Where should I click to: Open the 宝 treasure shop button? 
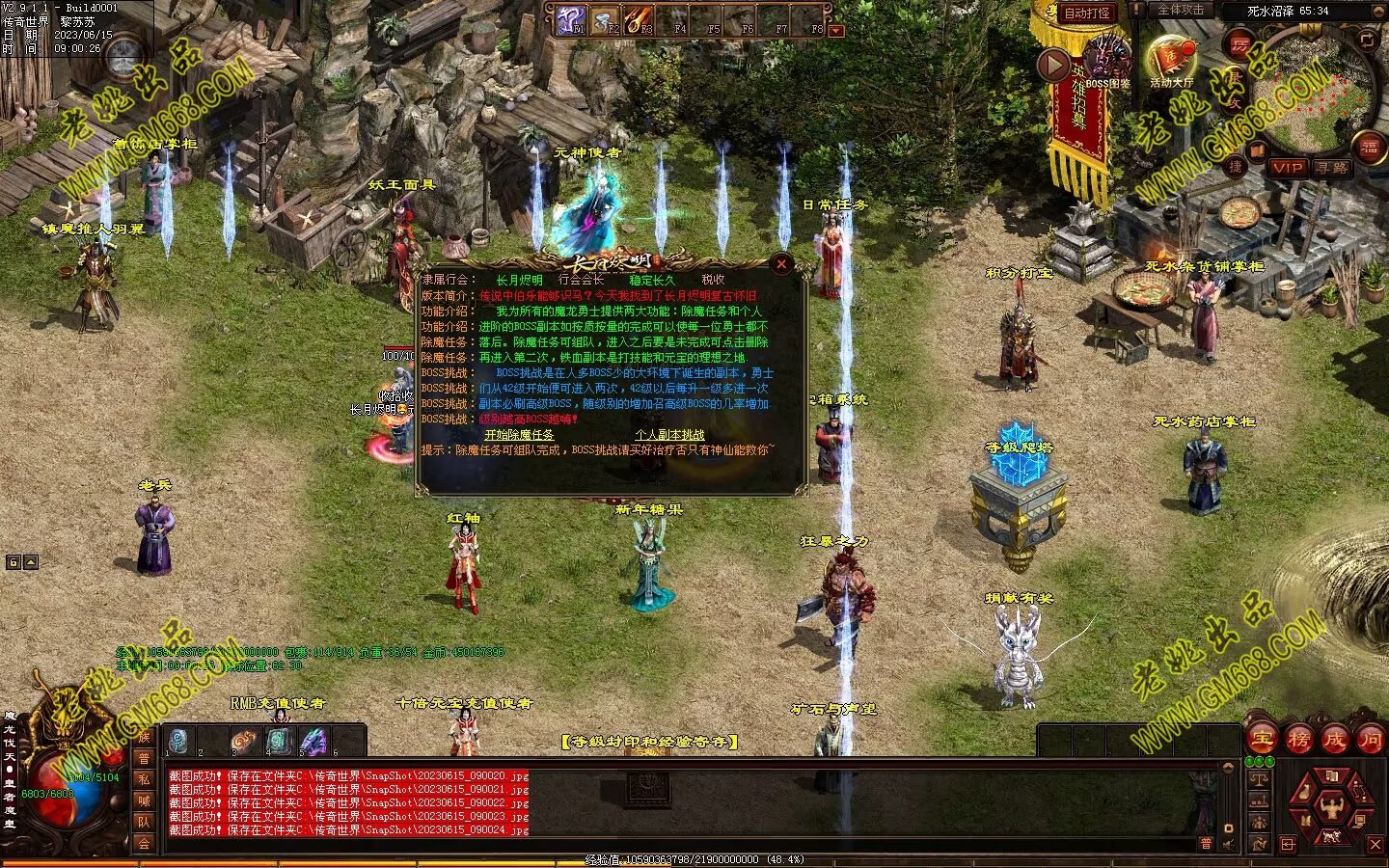click(1263, 740)
